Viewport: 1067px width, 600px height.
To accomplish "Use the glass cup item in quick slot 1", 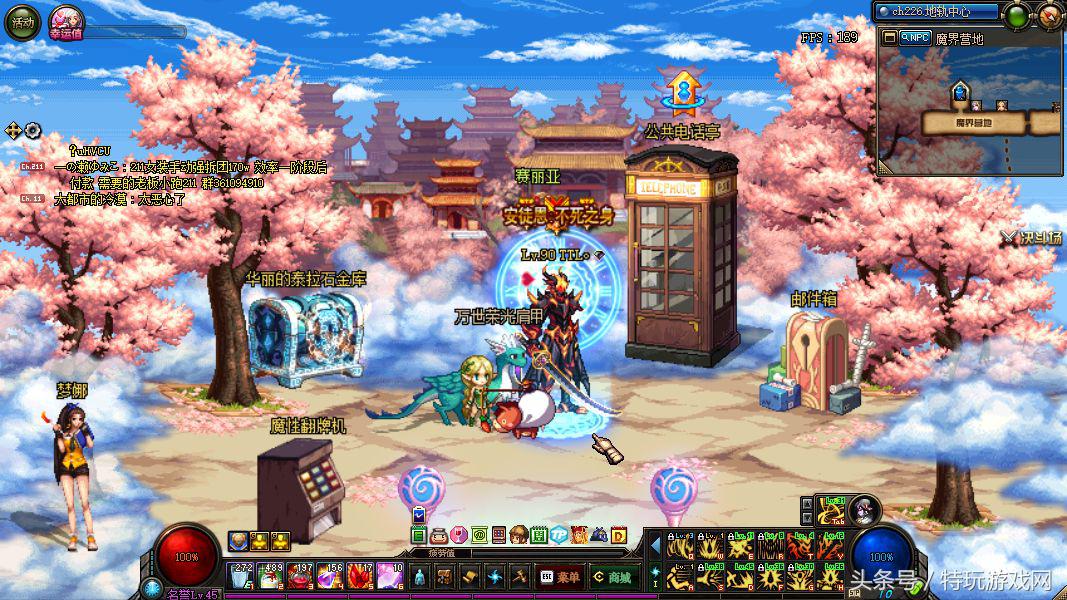I will click(x=241, y=577).
